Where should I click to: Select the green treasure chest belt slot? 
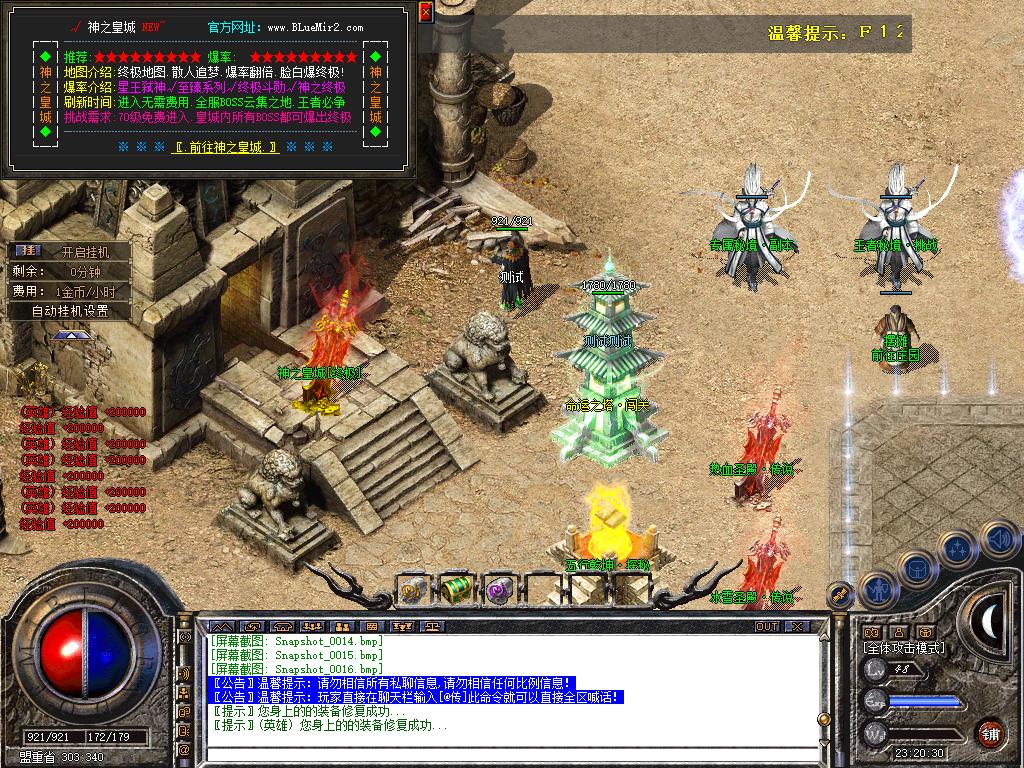tap(455, 590)
